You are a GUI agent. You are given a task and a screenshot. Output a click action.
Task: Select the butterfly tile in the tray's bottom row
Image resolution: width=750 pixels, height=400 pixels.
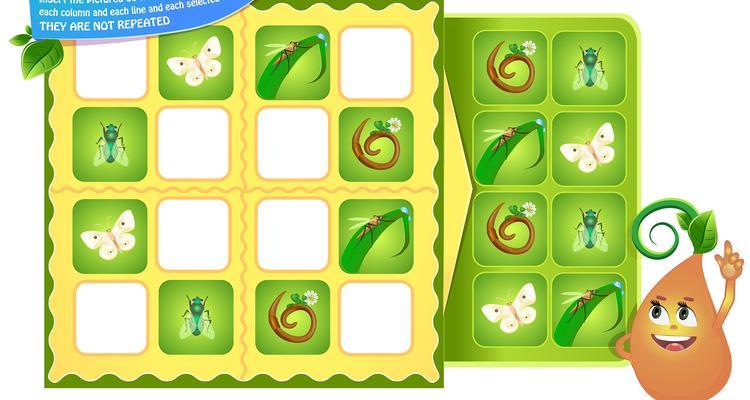510,308
